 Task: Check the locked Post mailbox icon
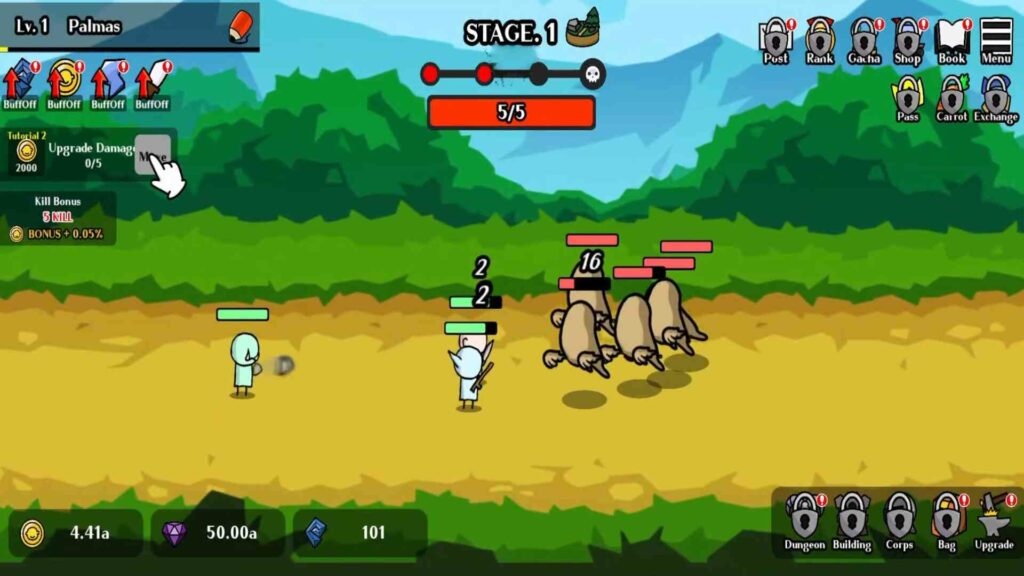click(x=775, y=41)
